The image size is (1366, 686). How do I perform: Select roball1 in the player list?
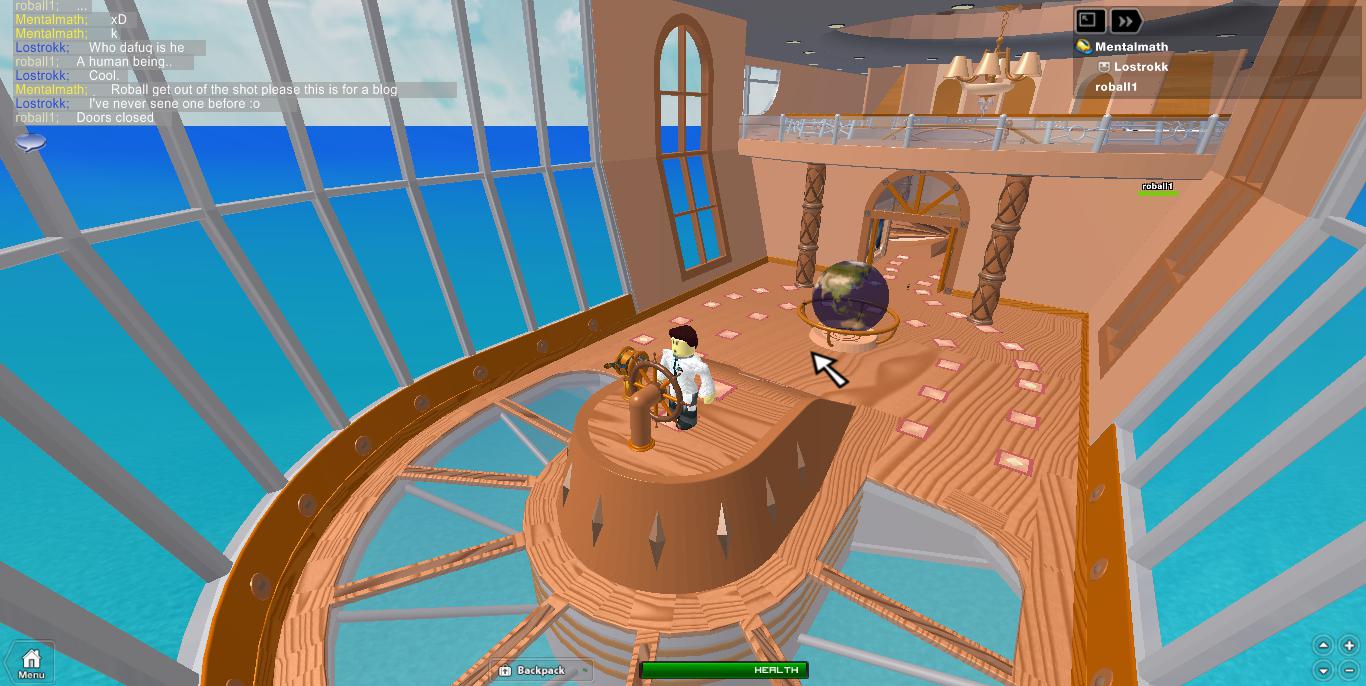[1116, 87]
